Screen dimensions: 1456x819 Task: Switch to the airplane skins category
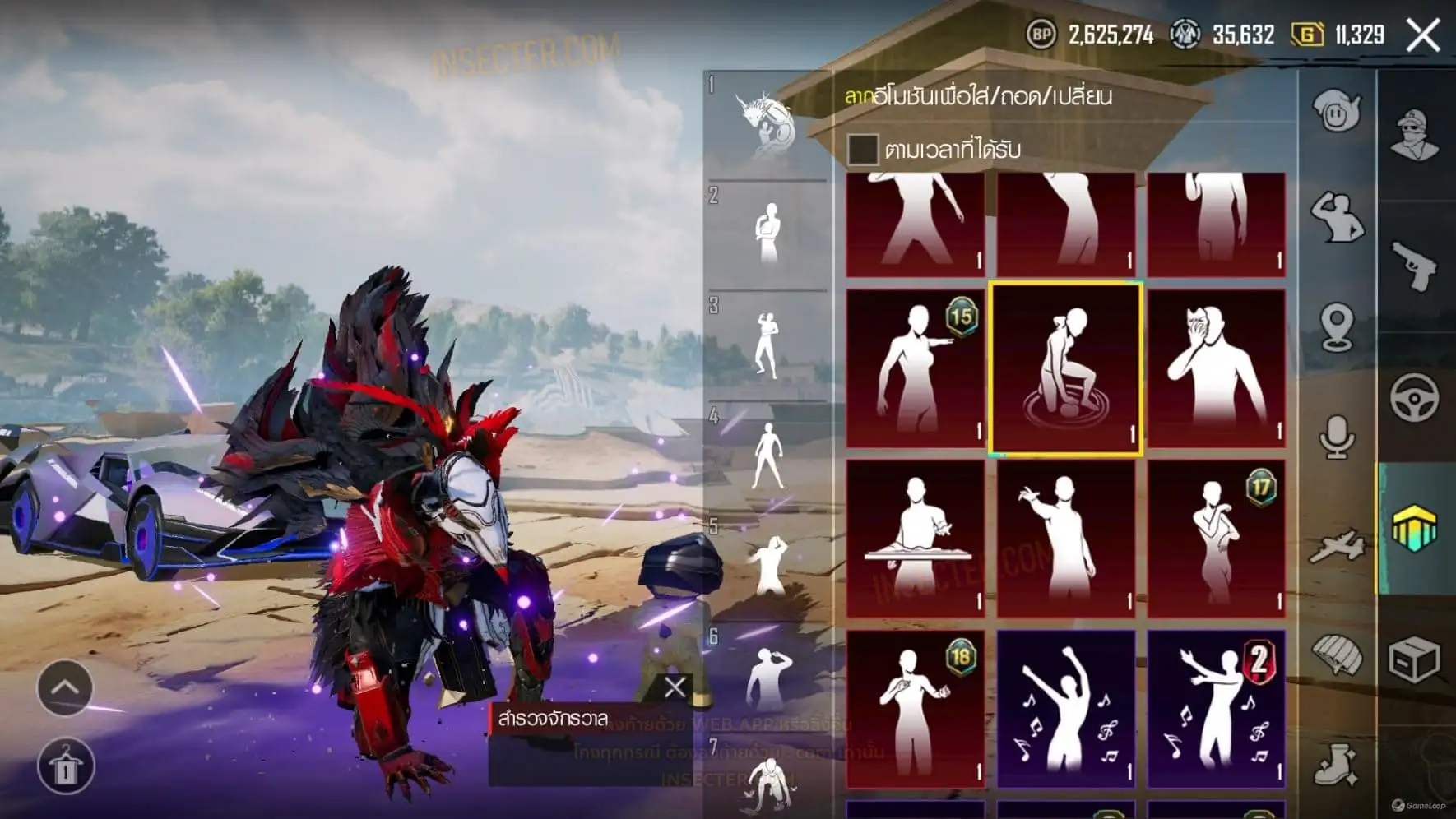(1336, 546)
